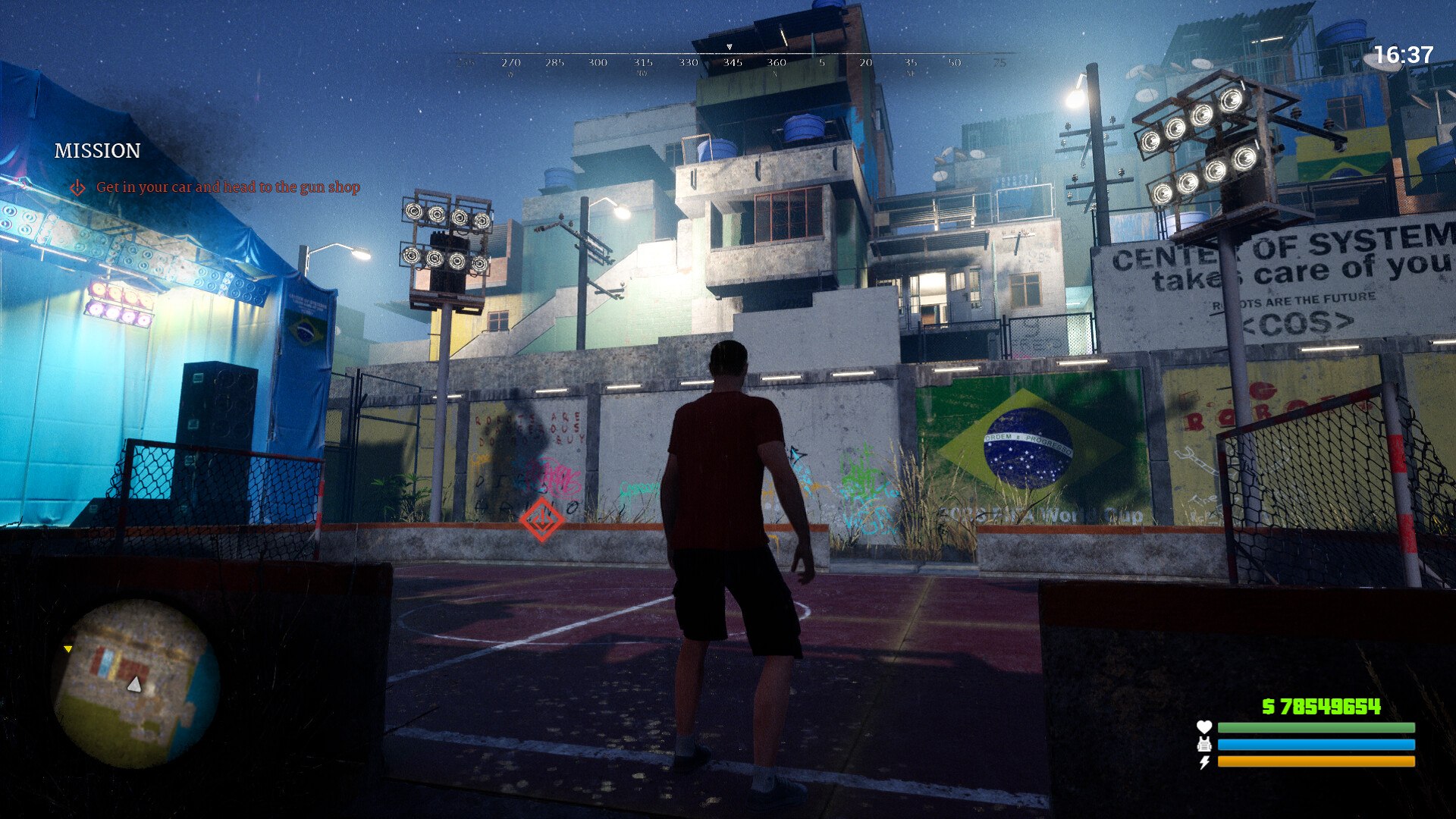Select the gun shop mission objective

click(x=227, y=187)
